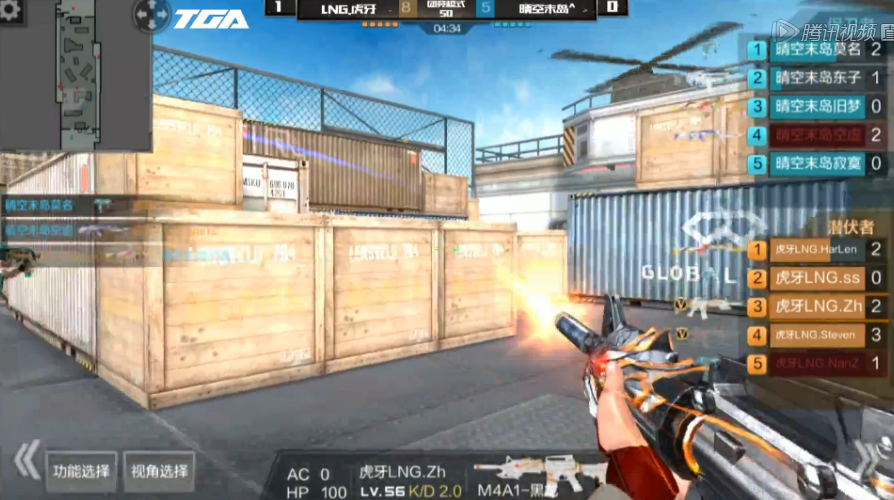Open the 视角选择 view selector
This screenshot has width=894, height=500.
click(x=159, y=471)
